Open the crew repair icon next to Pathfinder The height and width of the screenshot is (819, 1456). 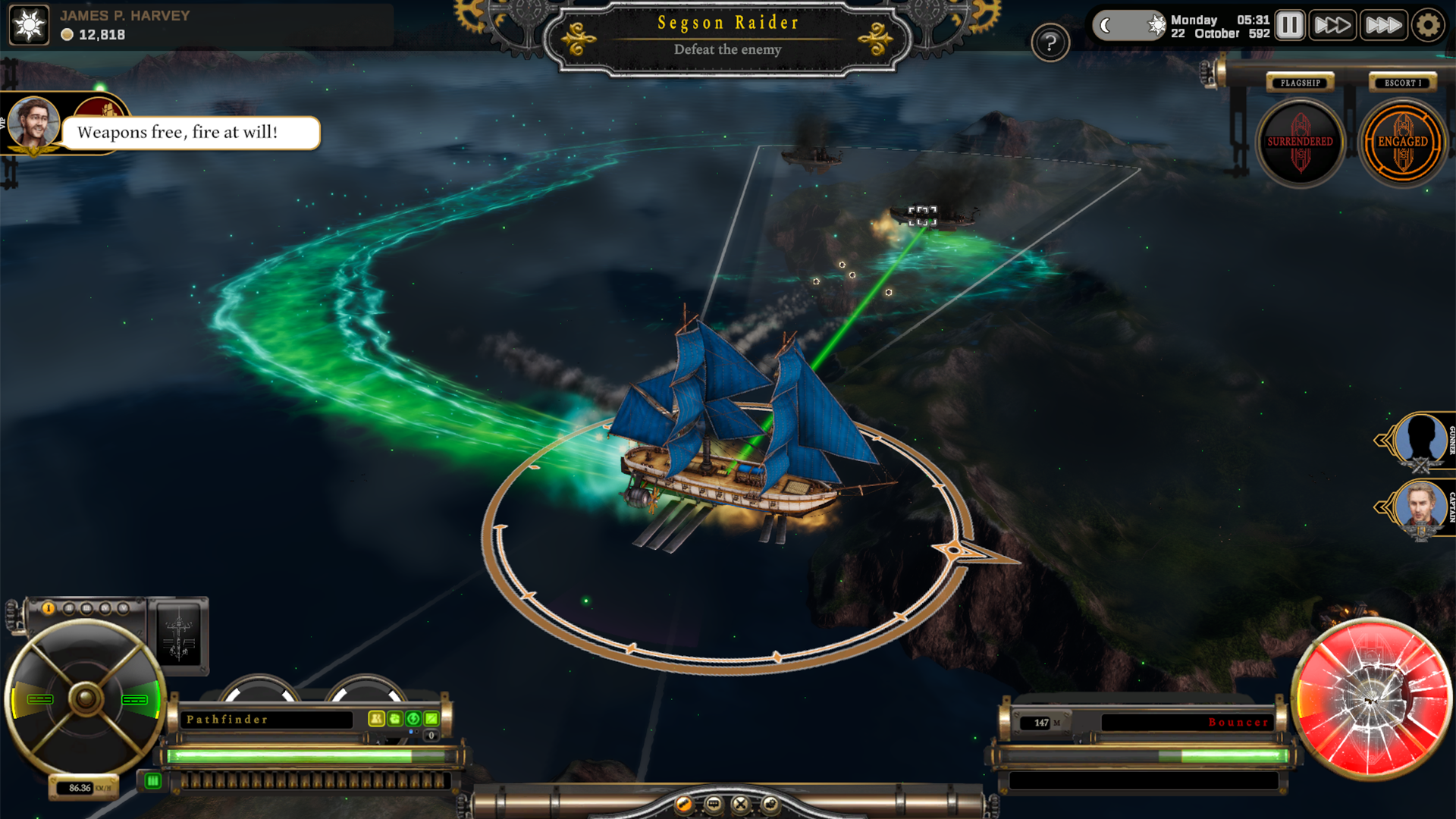click(394, 719)
